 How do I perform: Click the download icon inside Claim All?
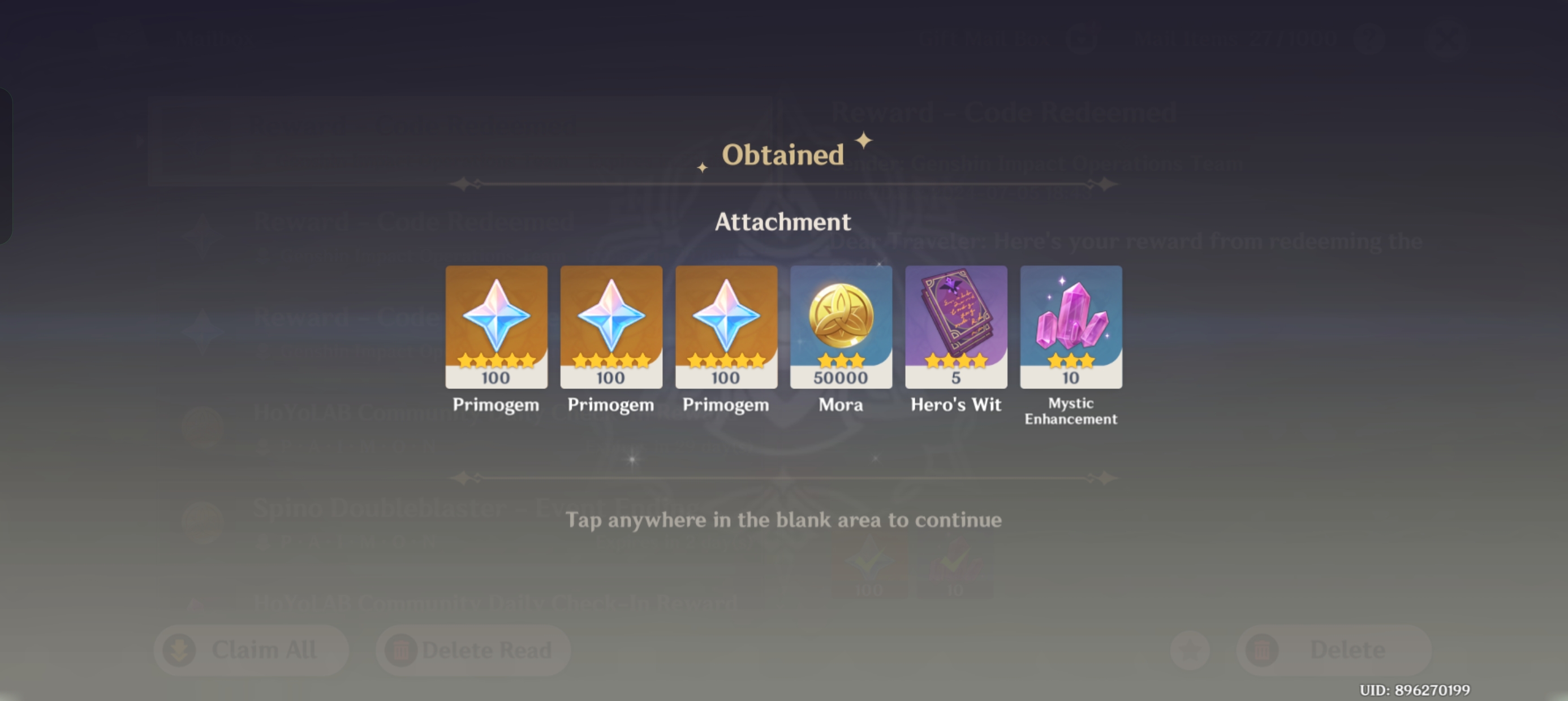coord(178,650)
